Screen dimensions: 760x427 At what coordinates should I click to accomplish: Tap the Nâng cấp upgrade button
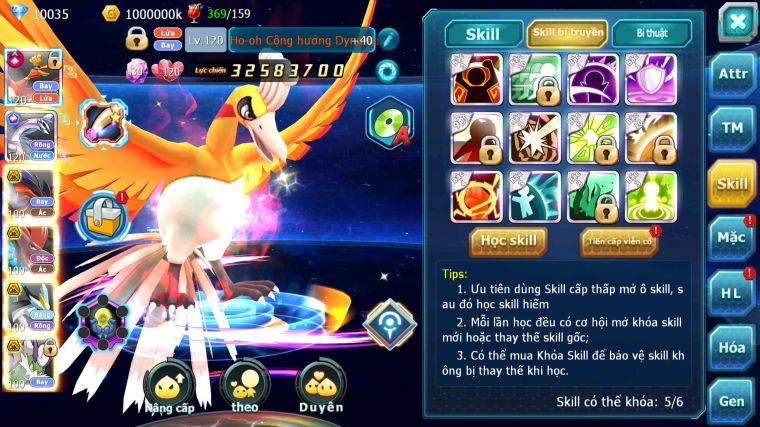(168, 386)
